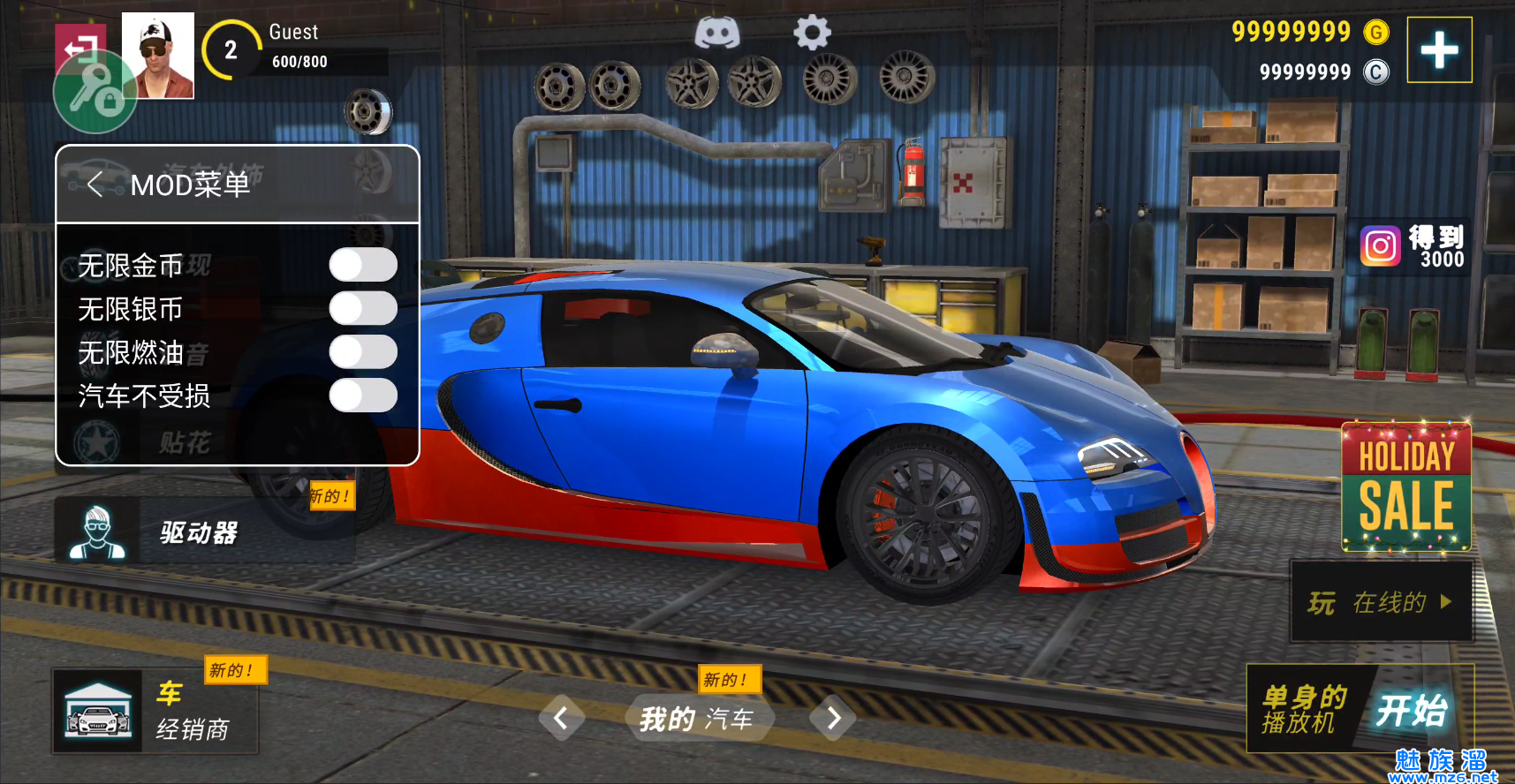This screenshot has height=784, width=1515.
Task: Show the next car with right arrow
Action: click(833, 719)
